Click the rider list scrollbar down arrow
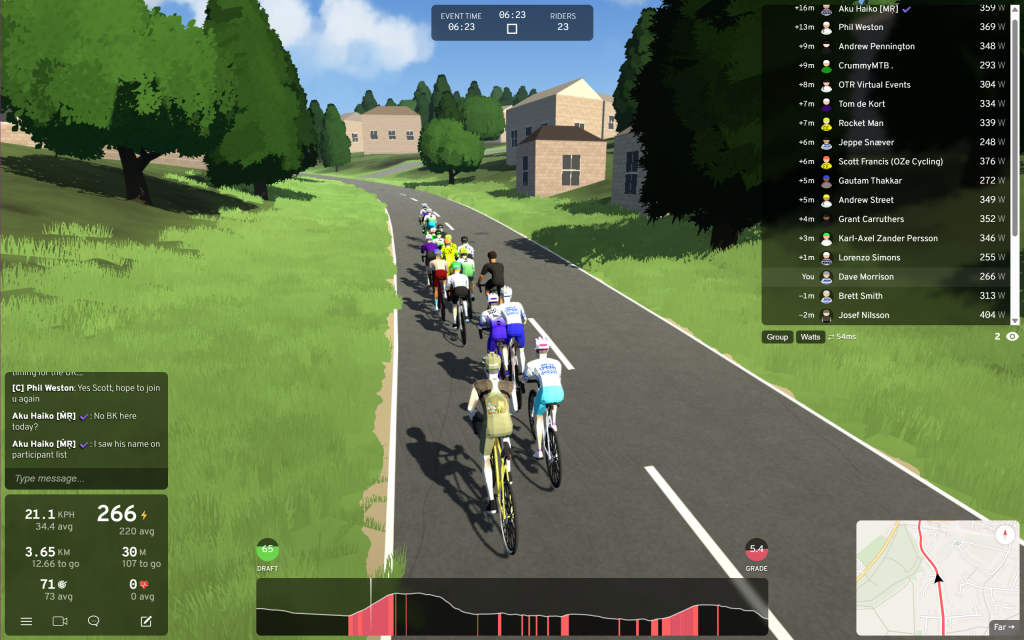This screenshot has height=640, width=1024. point(1016,321)
